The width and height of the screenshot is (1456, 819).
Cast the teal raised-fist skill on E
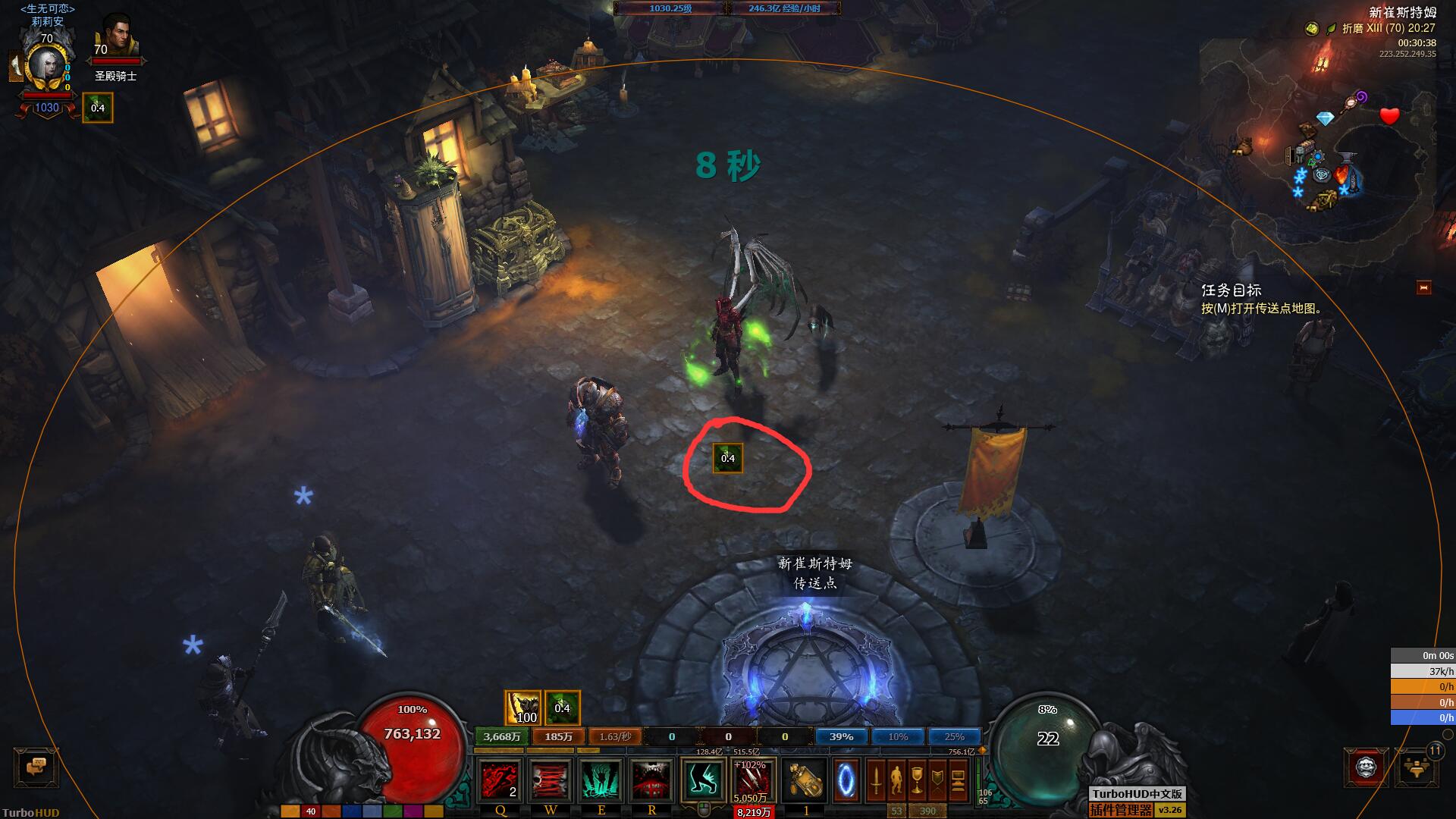(601, 780)
